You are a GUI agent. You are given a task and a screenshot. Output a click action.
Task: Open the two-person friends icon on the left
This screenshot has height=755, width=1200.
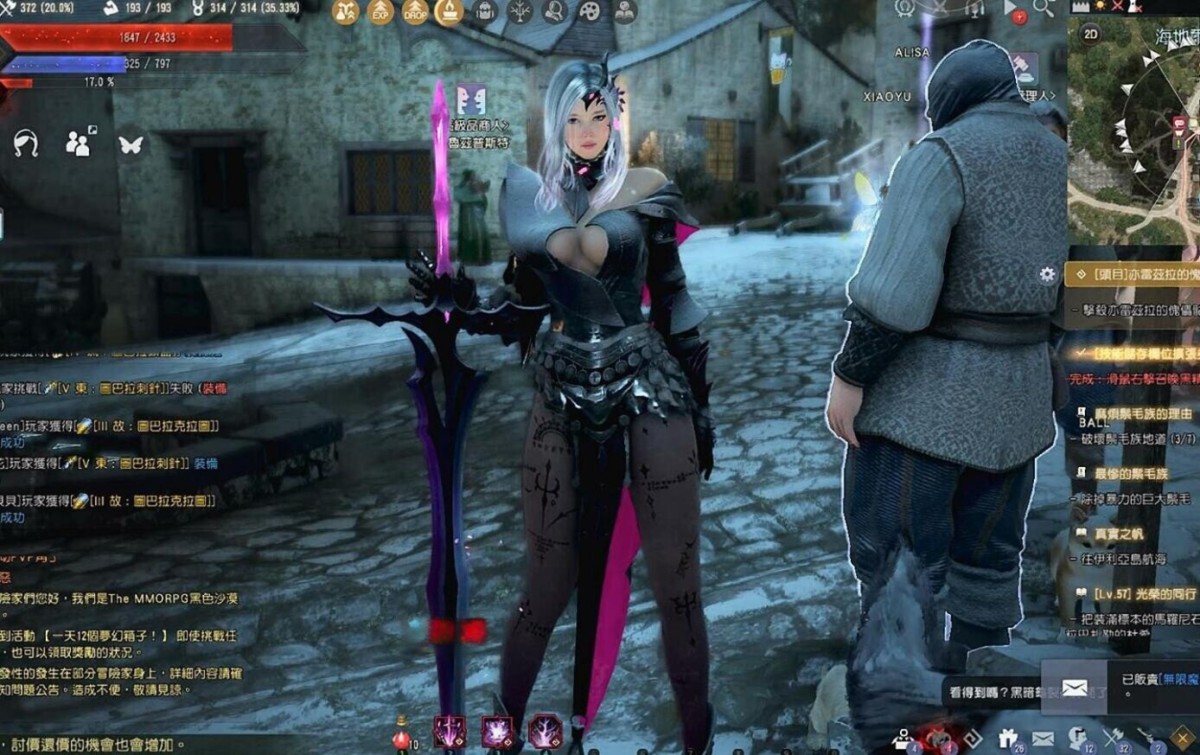click(x=78, y=145)
